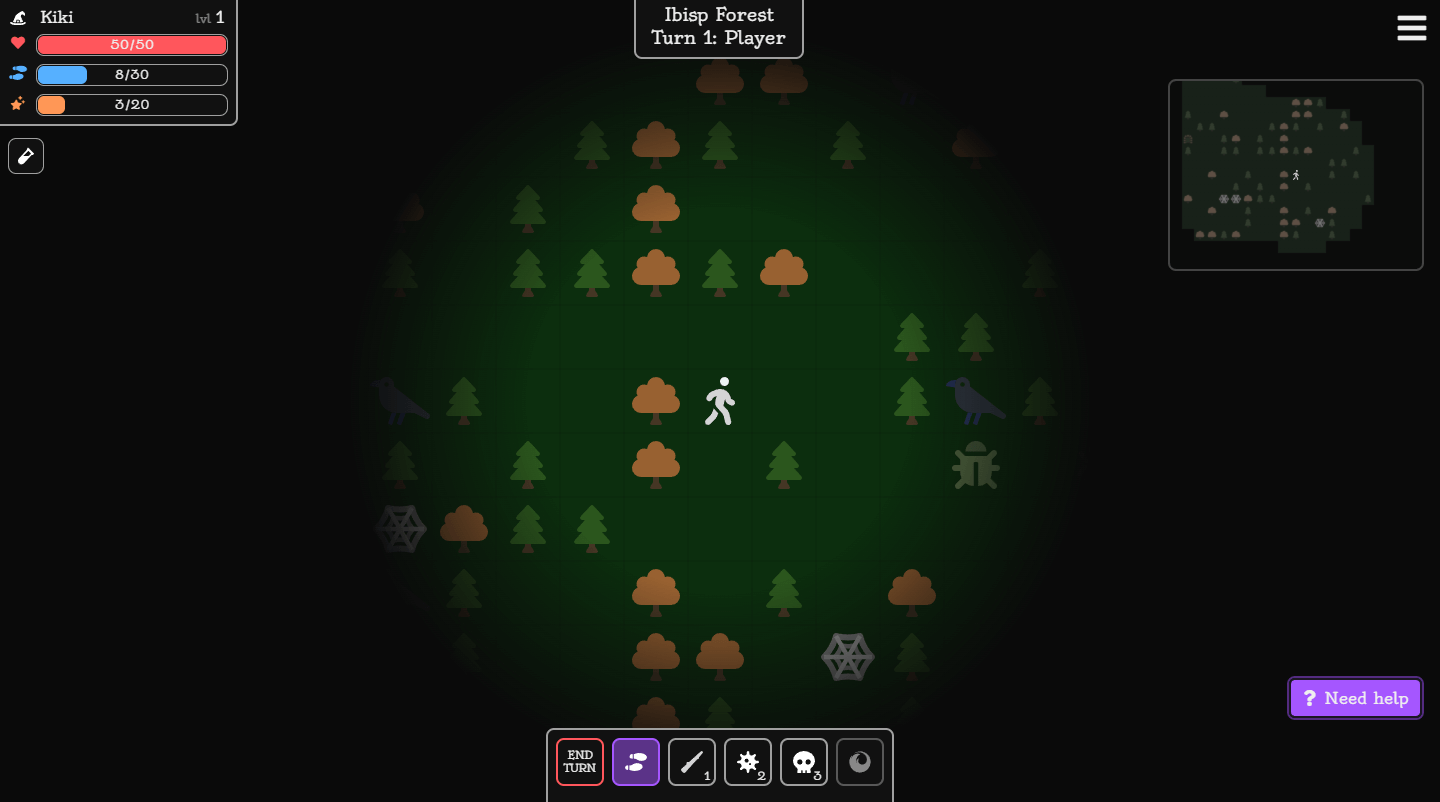Click the crow on the right side

pyautogui.click(x=975, y=400)
